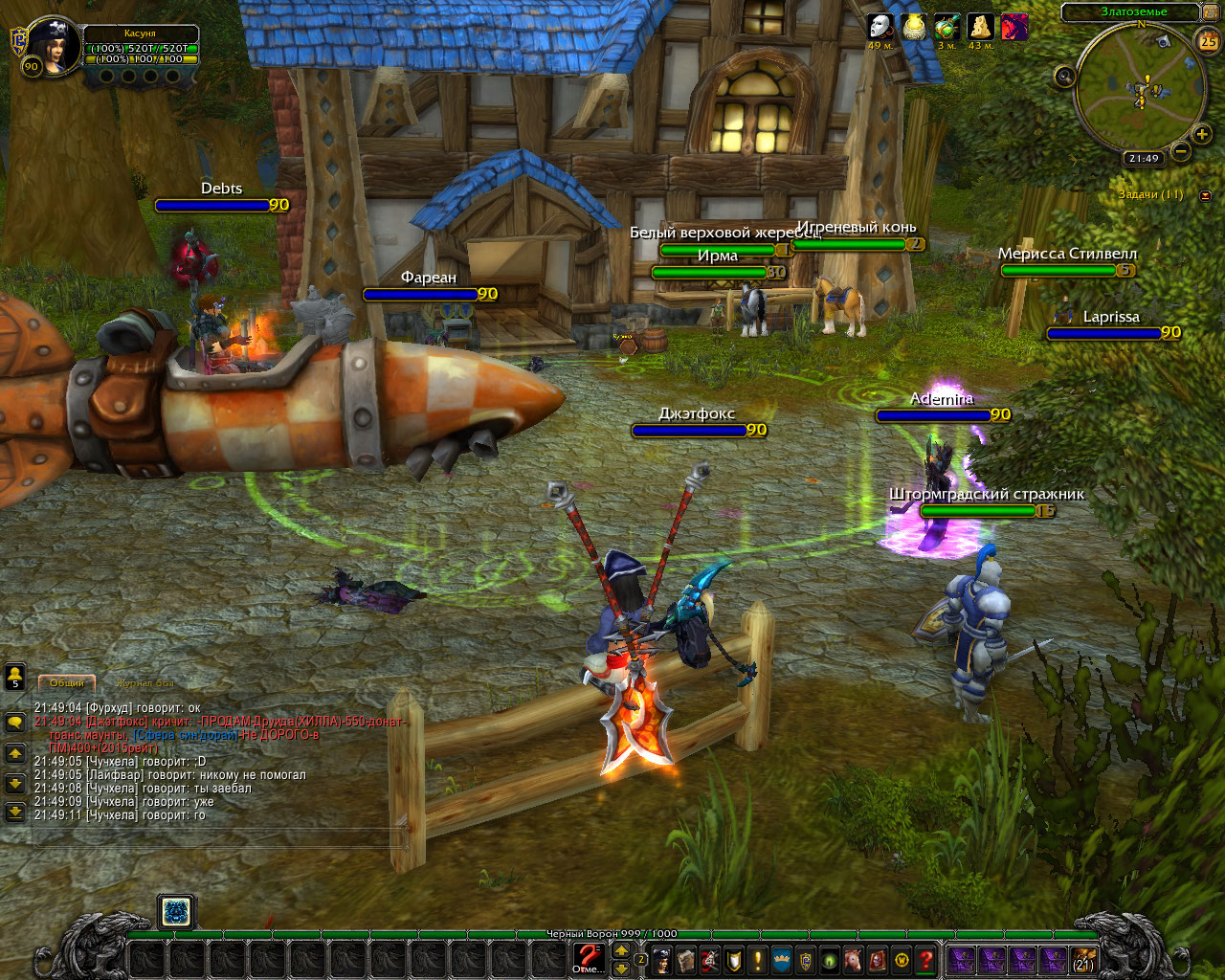This screenshot has width=1225, height=980.
Task: Open the red question mark help button
Action: click(925, 960)
